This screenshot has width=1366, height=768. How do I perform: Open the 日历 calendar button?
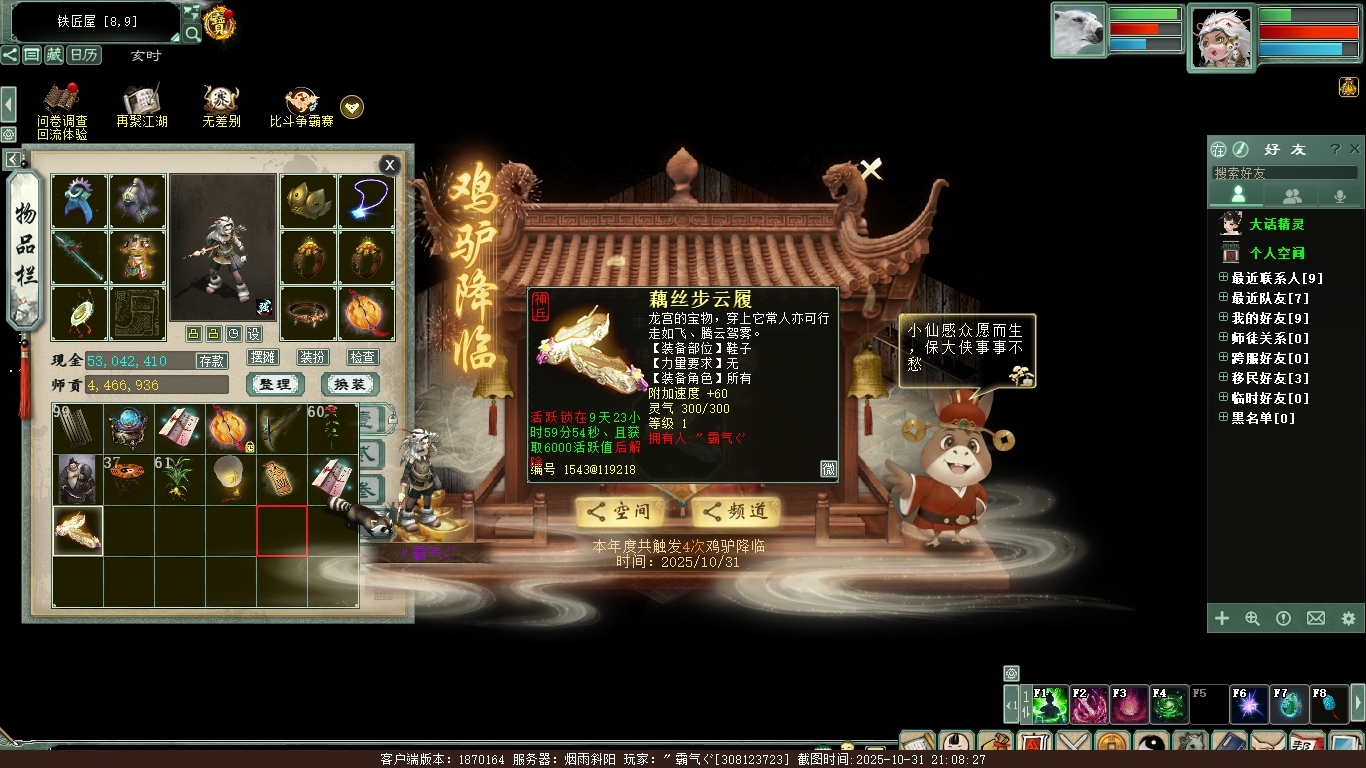(x=84, y=55)
